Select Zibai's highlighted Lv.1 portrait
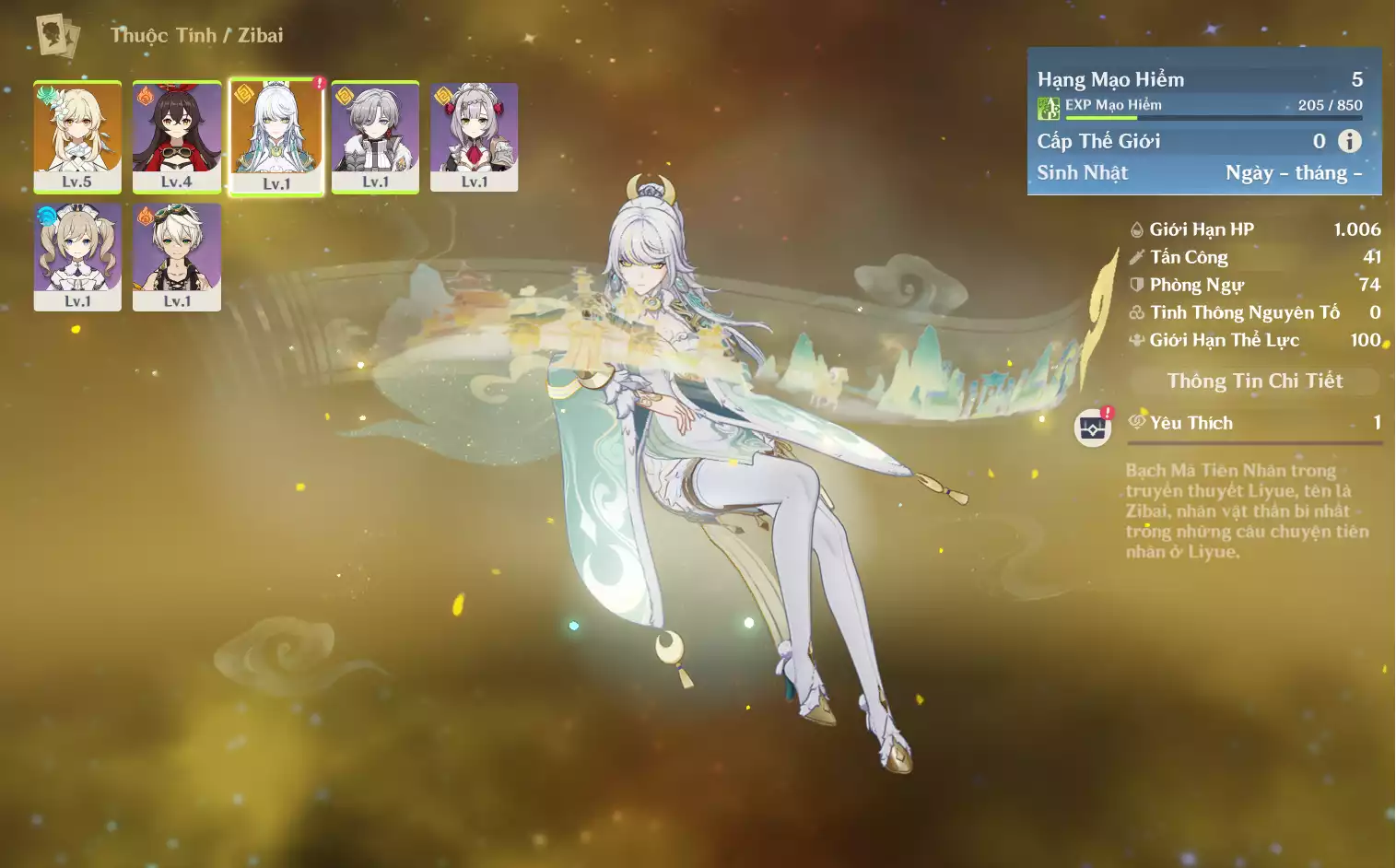Screen dimensions: 1396x868 click(276, 136)
